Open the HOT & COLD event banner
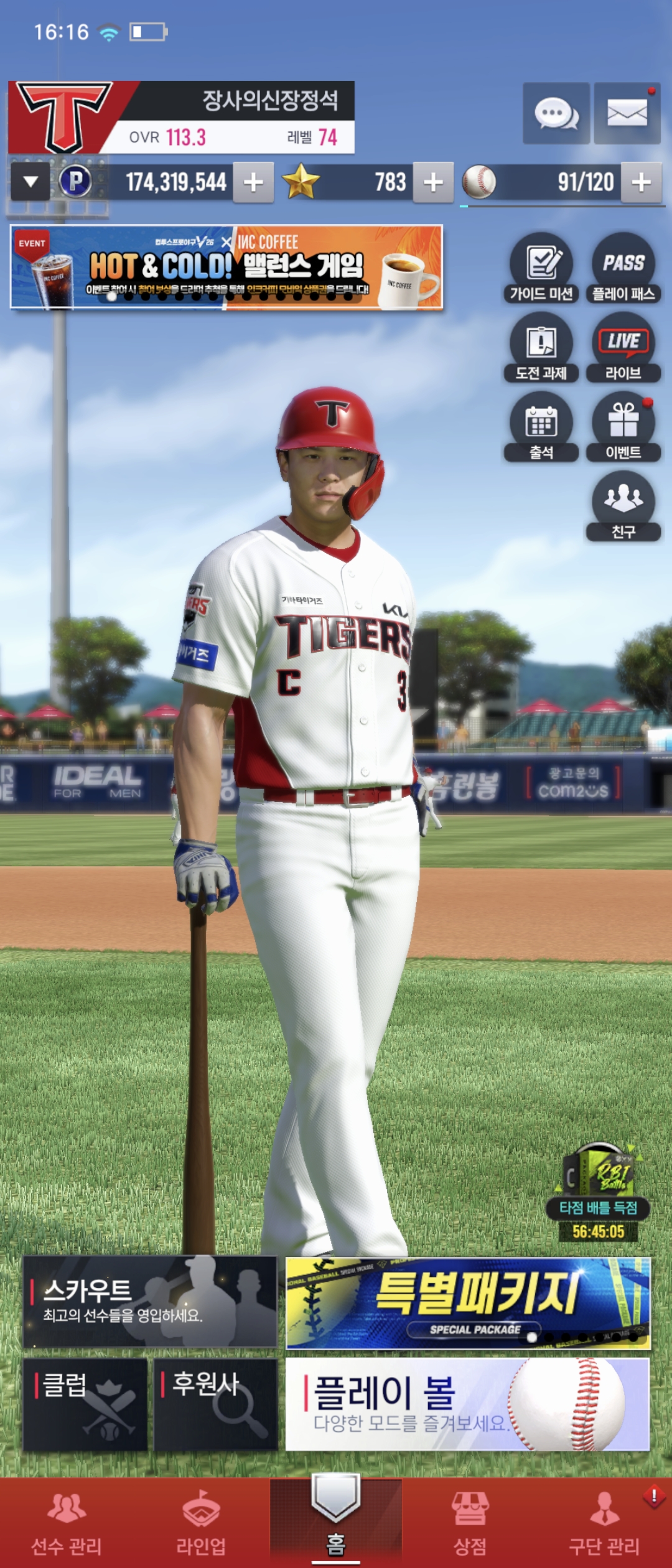 pos(226,267)
